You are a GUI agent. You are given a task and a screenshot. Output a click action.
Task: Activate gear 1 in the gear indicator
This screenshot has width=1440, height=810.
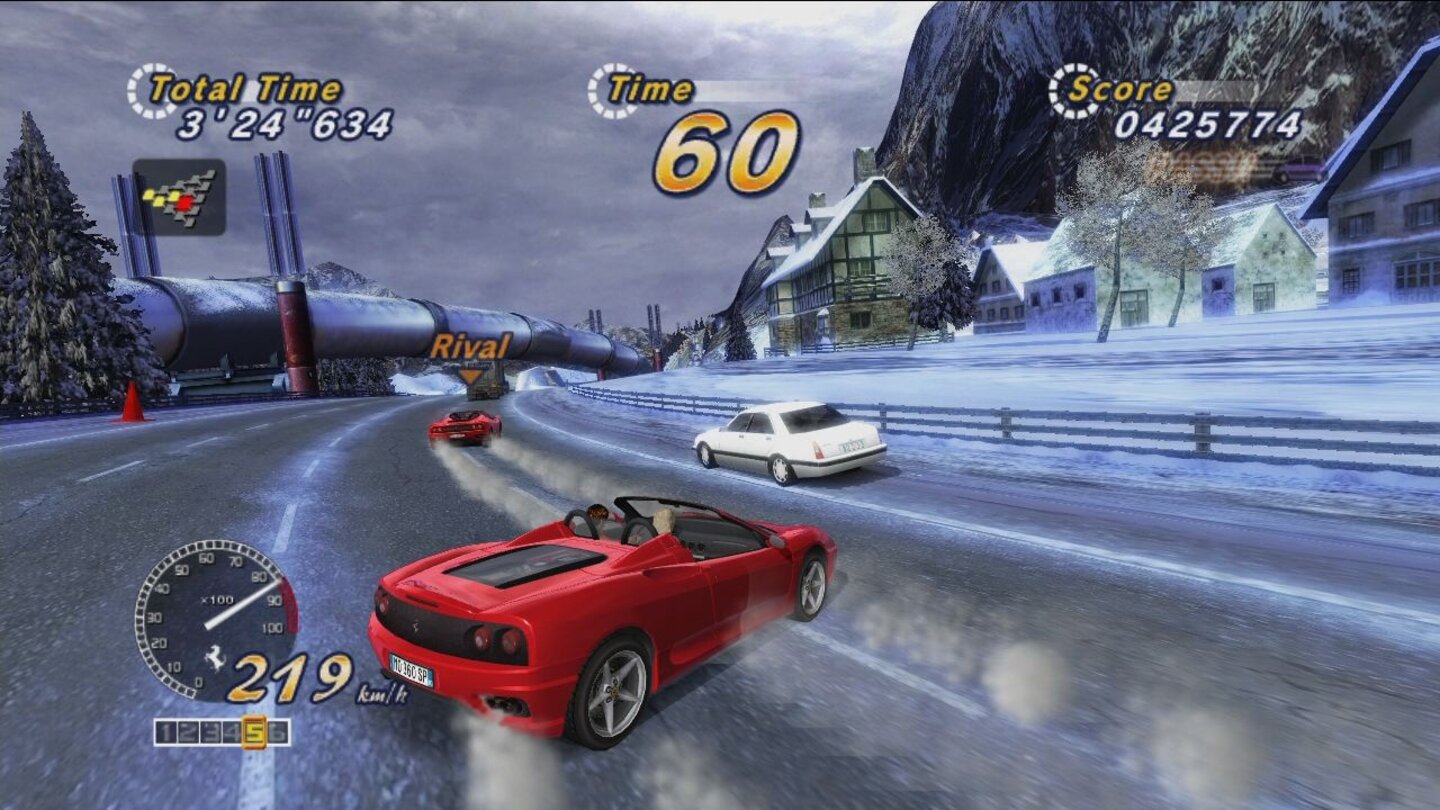165,731
